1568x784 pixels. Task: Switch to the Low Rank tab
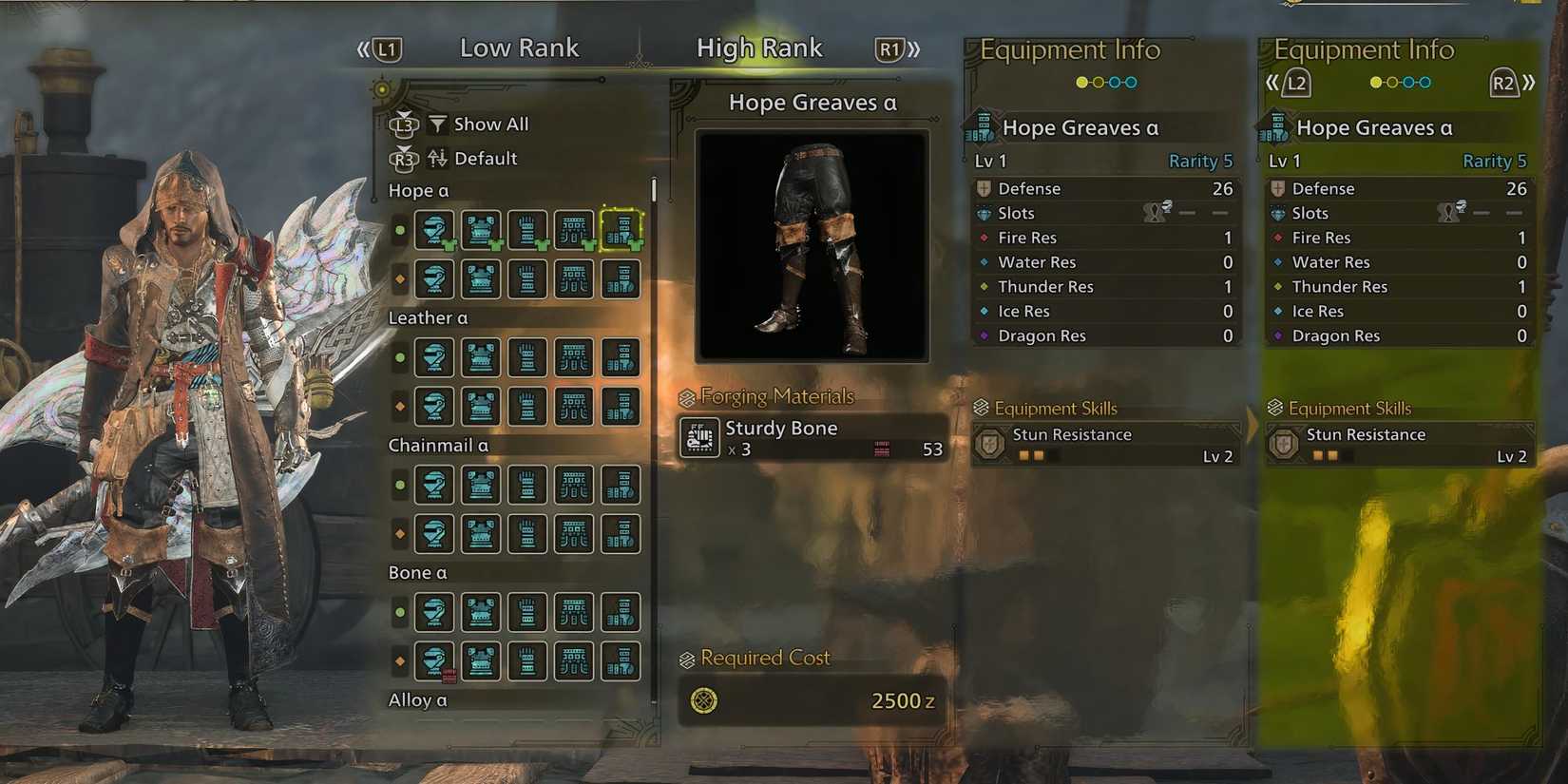tap(519, 48)
